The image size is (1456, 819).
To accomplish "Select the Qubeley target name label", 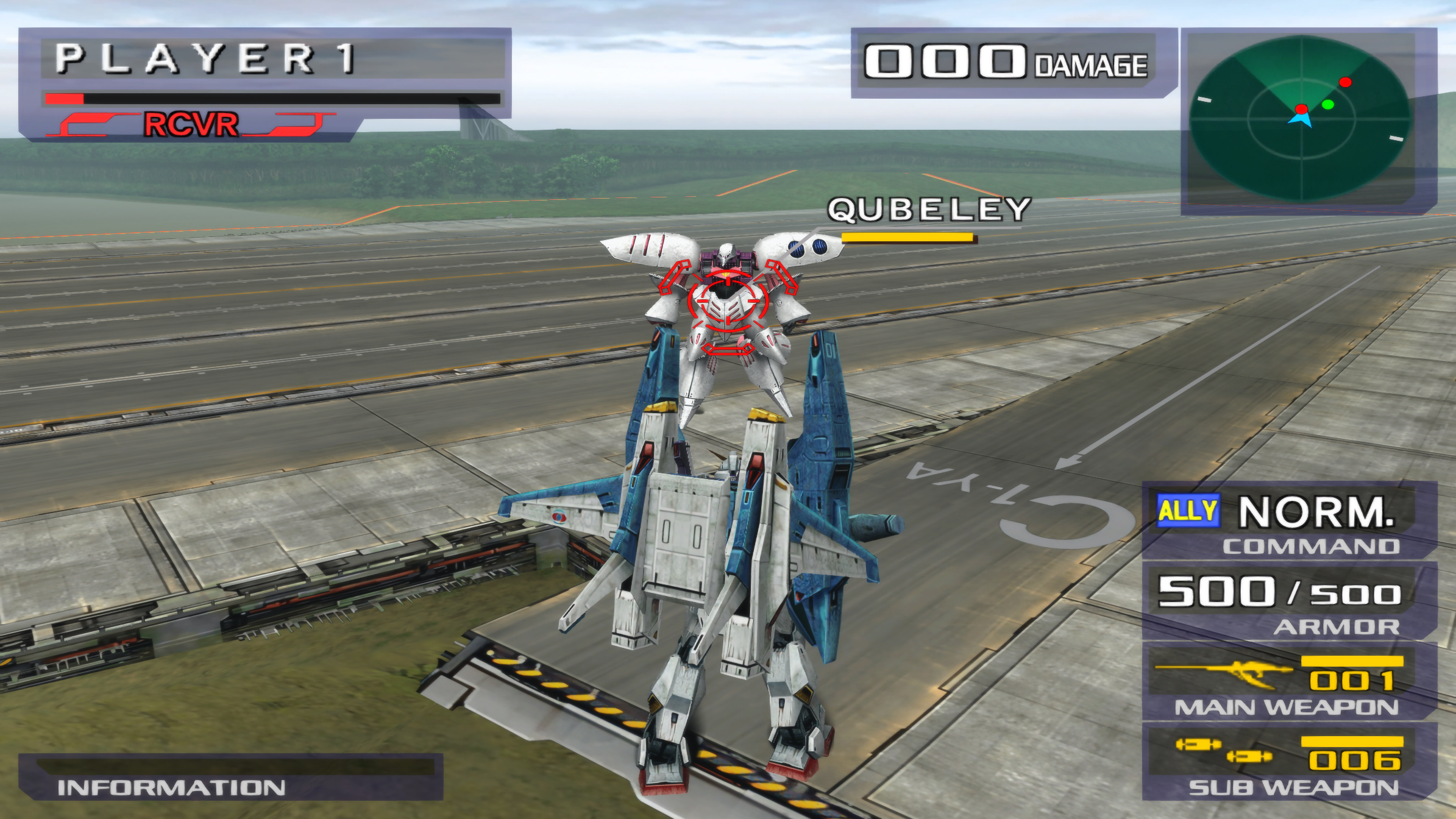I will [928, 210].
